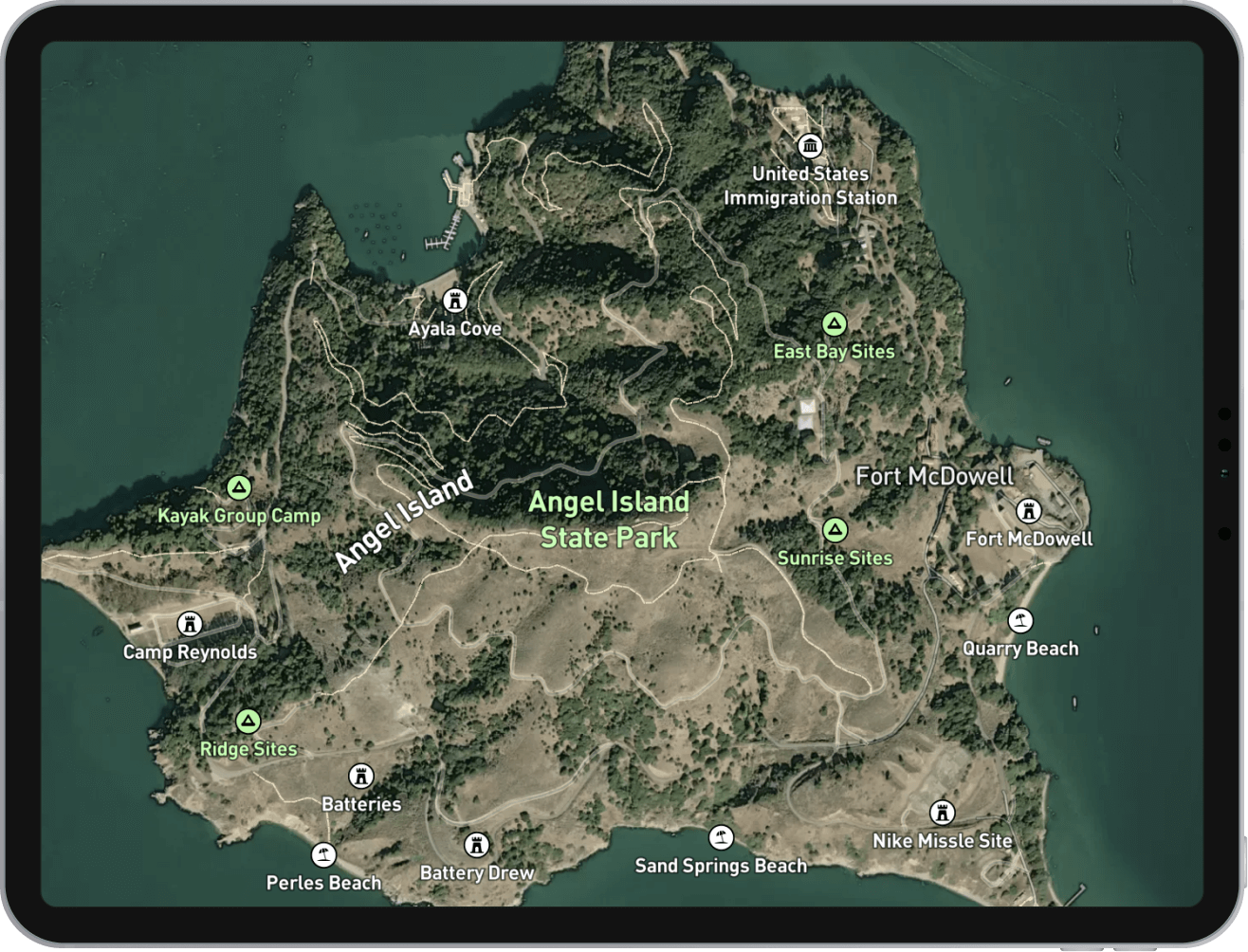Screen dimensions: 1248x952
Task: Click the Sand Springs Beach marker
Action: click(x=722, y=836)
